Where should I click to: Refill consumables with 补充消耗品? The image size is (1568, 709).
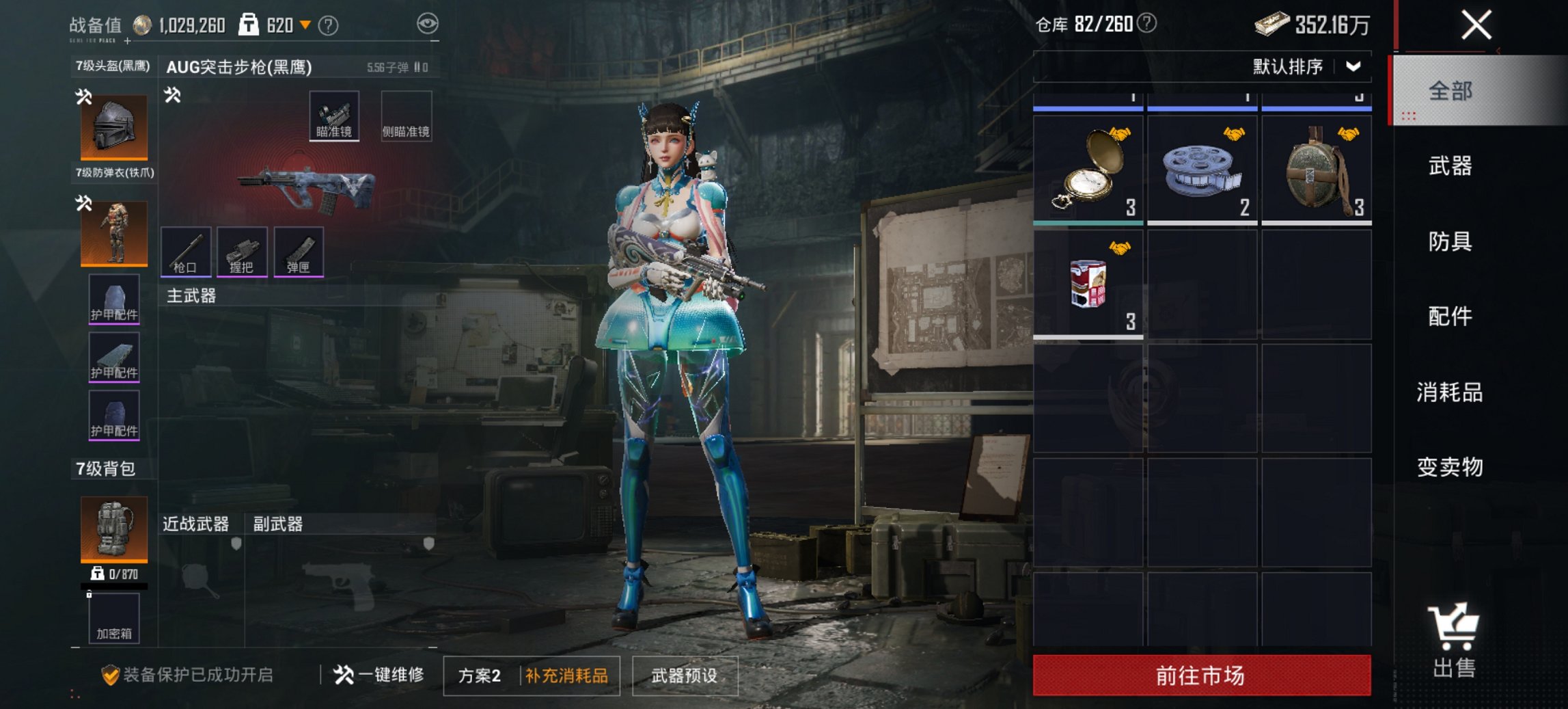566,675
